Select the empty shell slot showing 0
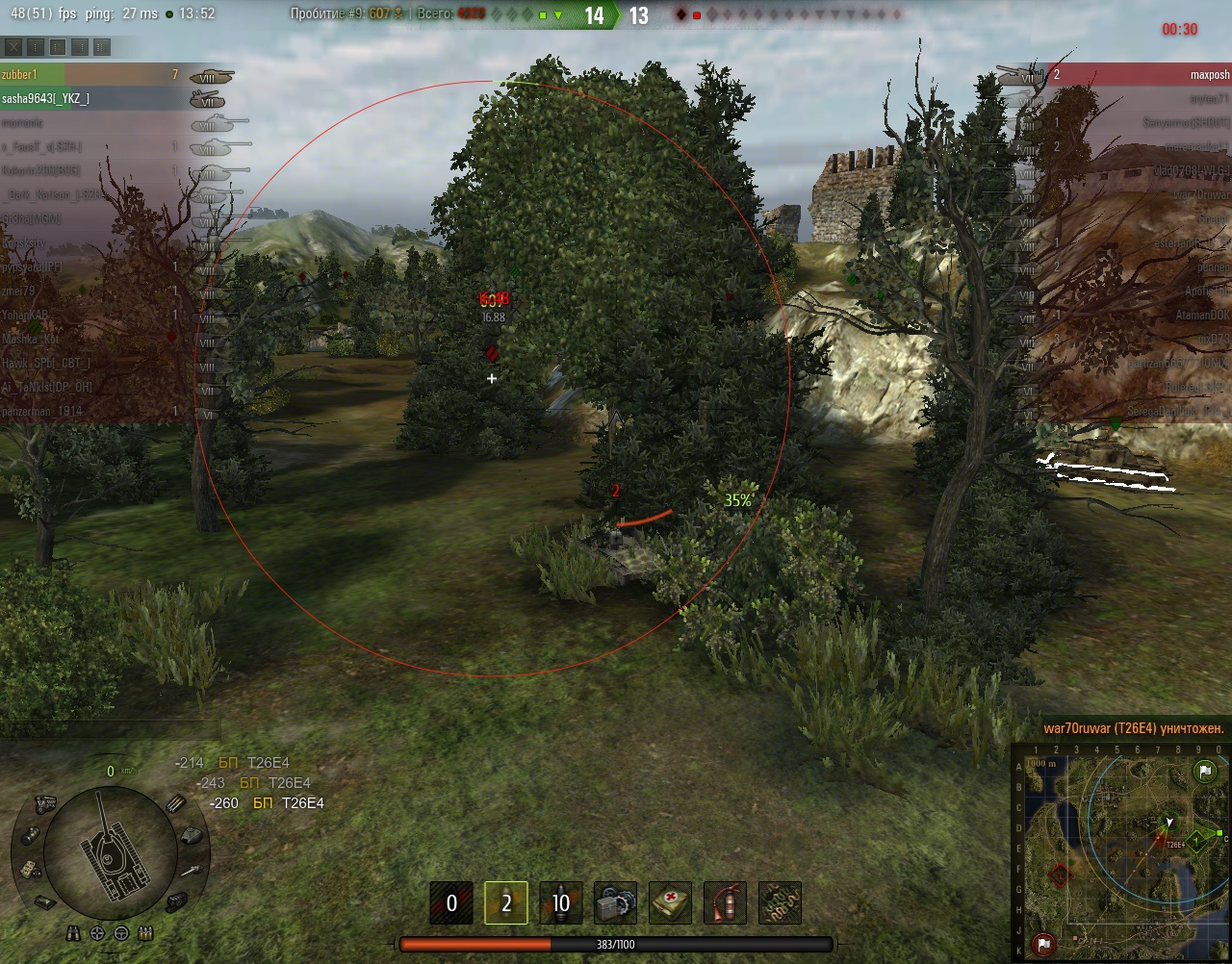Image resolution: width=1232 pixels, height=964 pixels. (451, 902)
